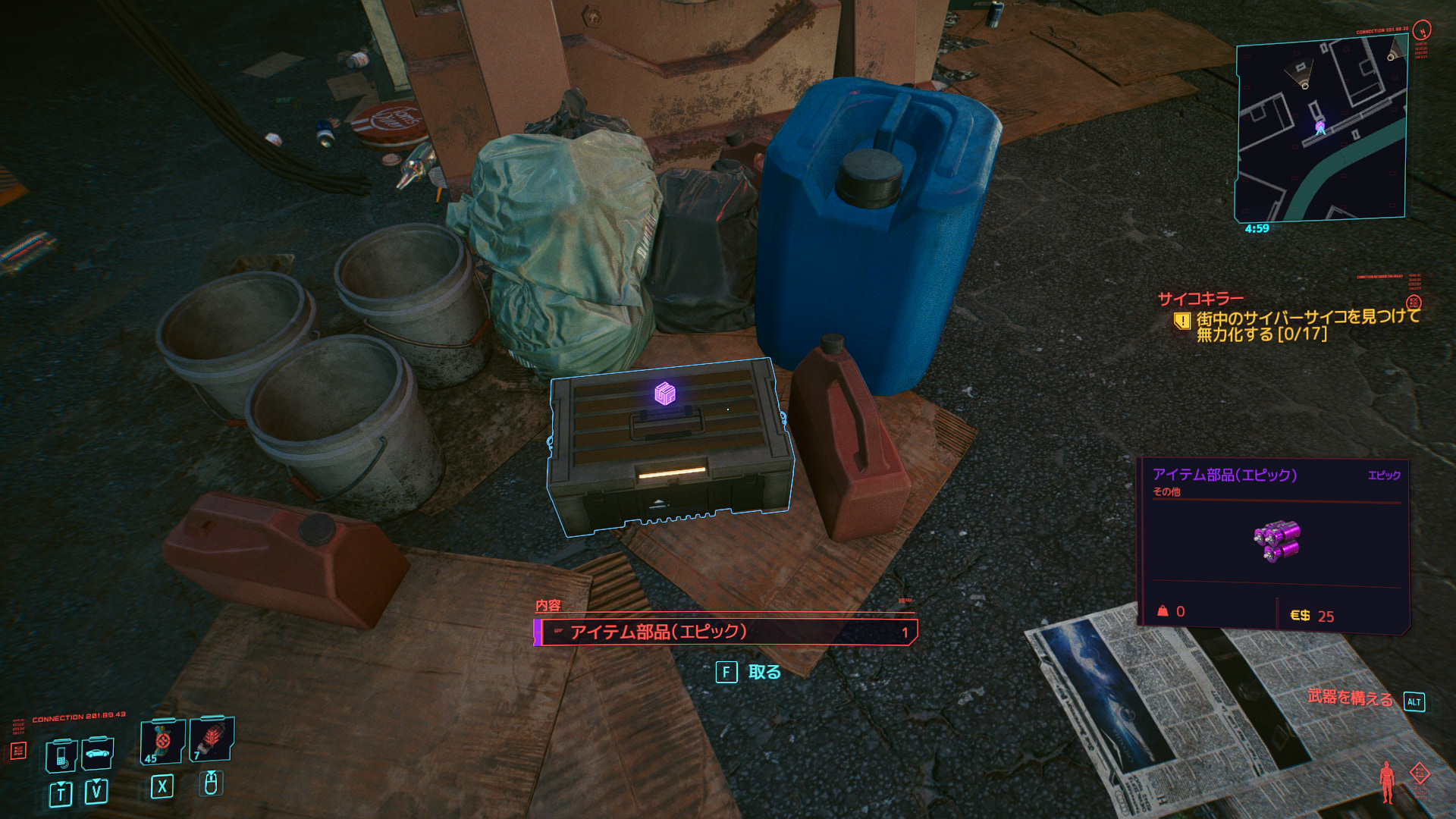Click the phone icon
Viewport: 1456px width, 819px height.
[x=61, y=754]
